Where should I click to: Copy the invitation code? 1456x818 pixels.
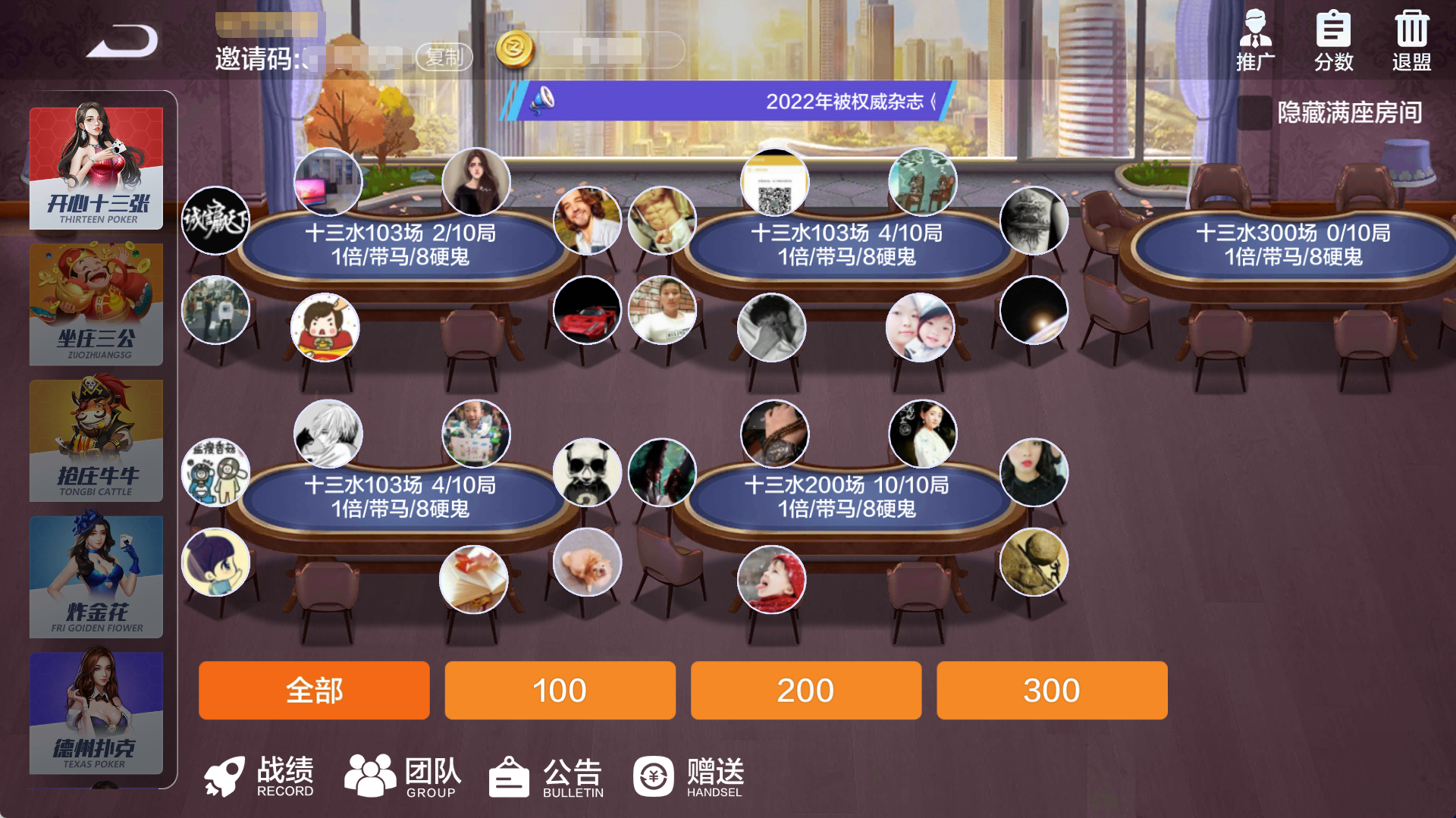pyautogui.click(x=444, y=57)
